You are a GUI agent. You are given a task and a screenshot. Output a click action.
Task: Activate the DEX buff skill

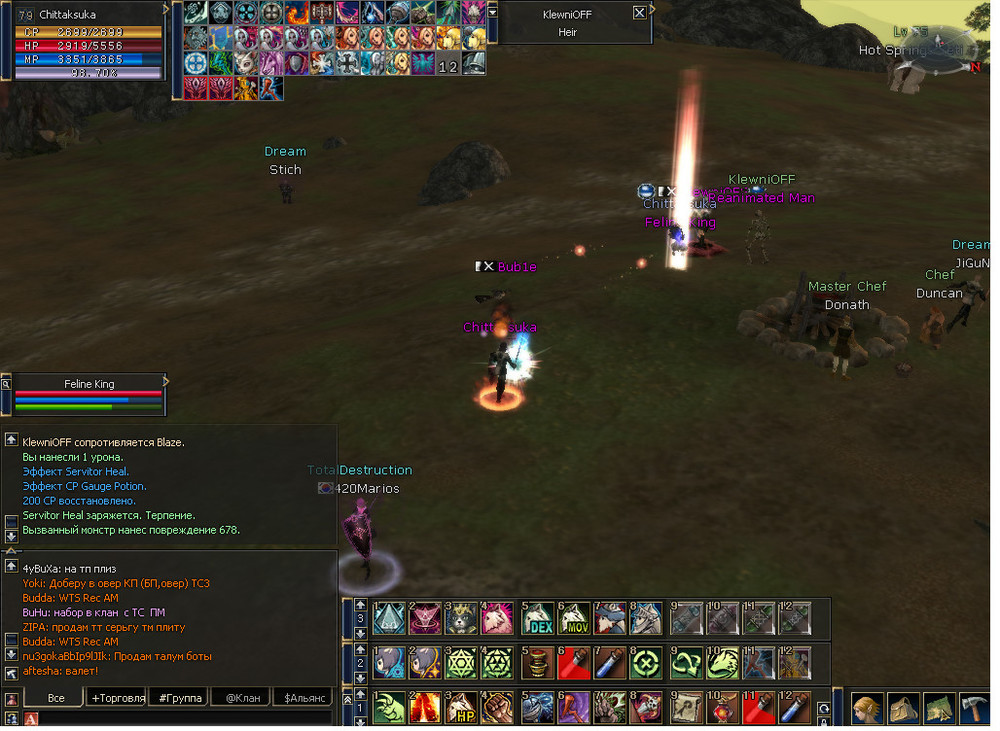point(538,620)
